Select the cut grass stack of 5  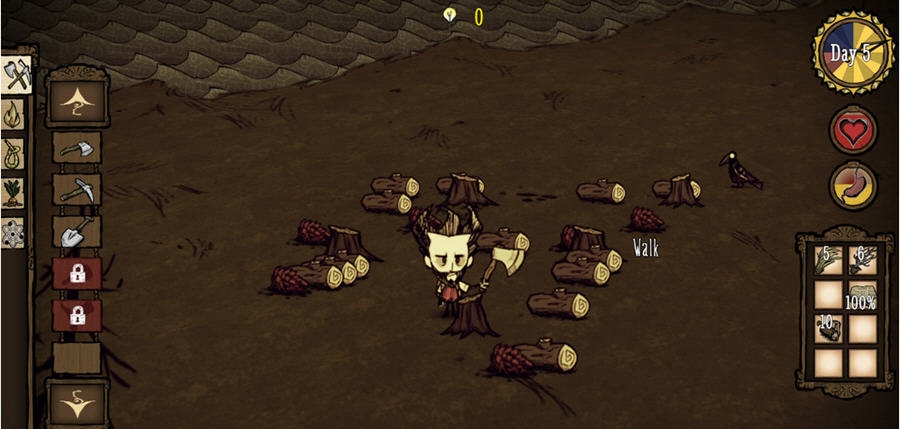click(x=827, y=260)
